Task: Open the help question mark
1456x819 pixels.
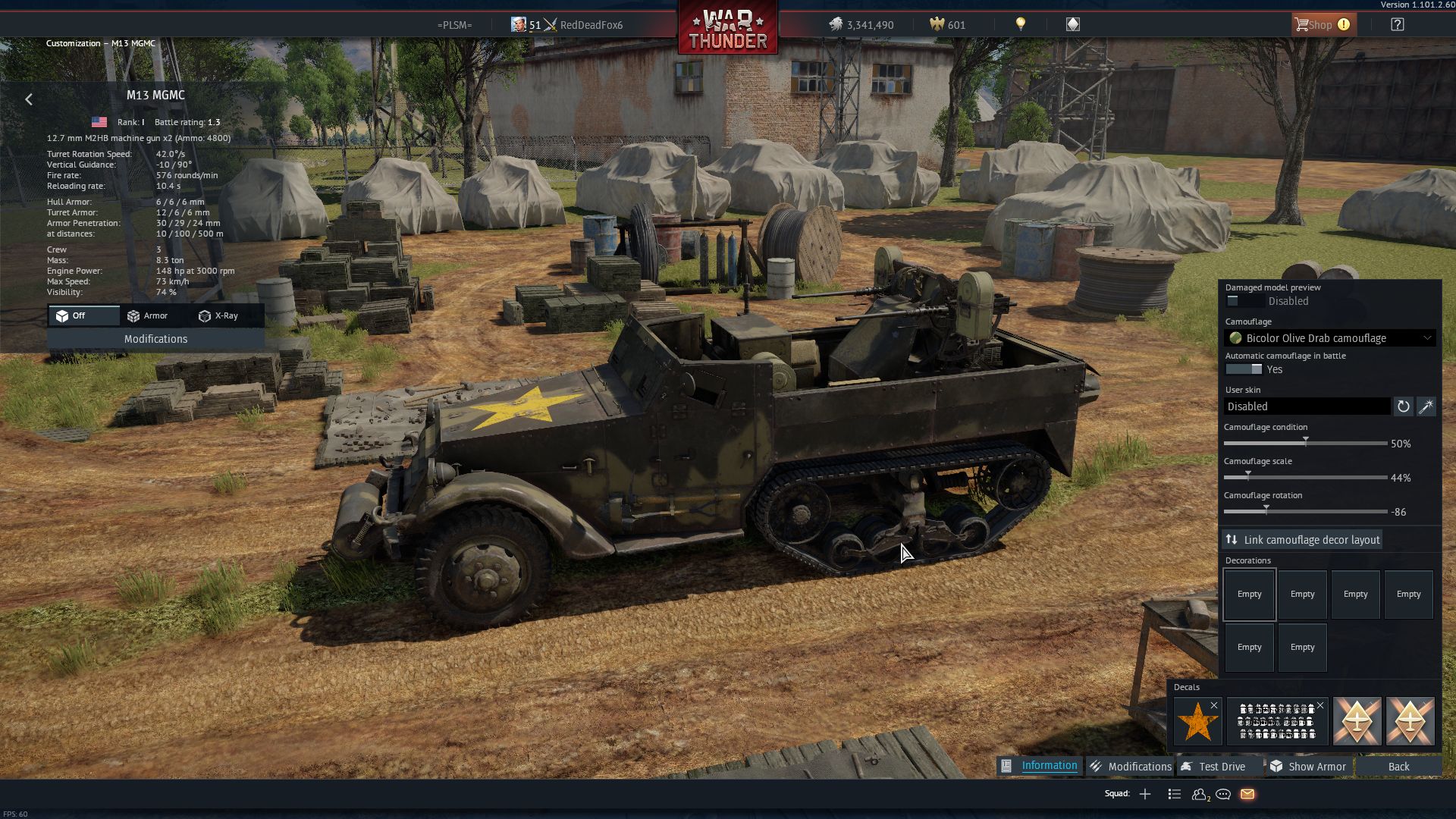Action: [x=1397, y=25]
